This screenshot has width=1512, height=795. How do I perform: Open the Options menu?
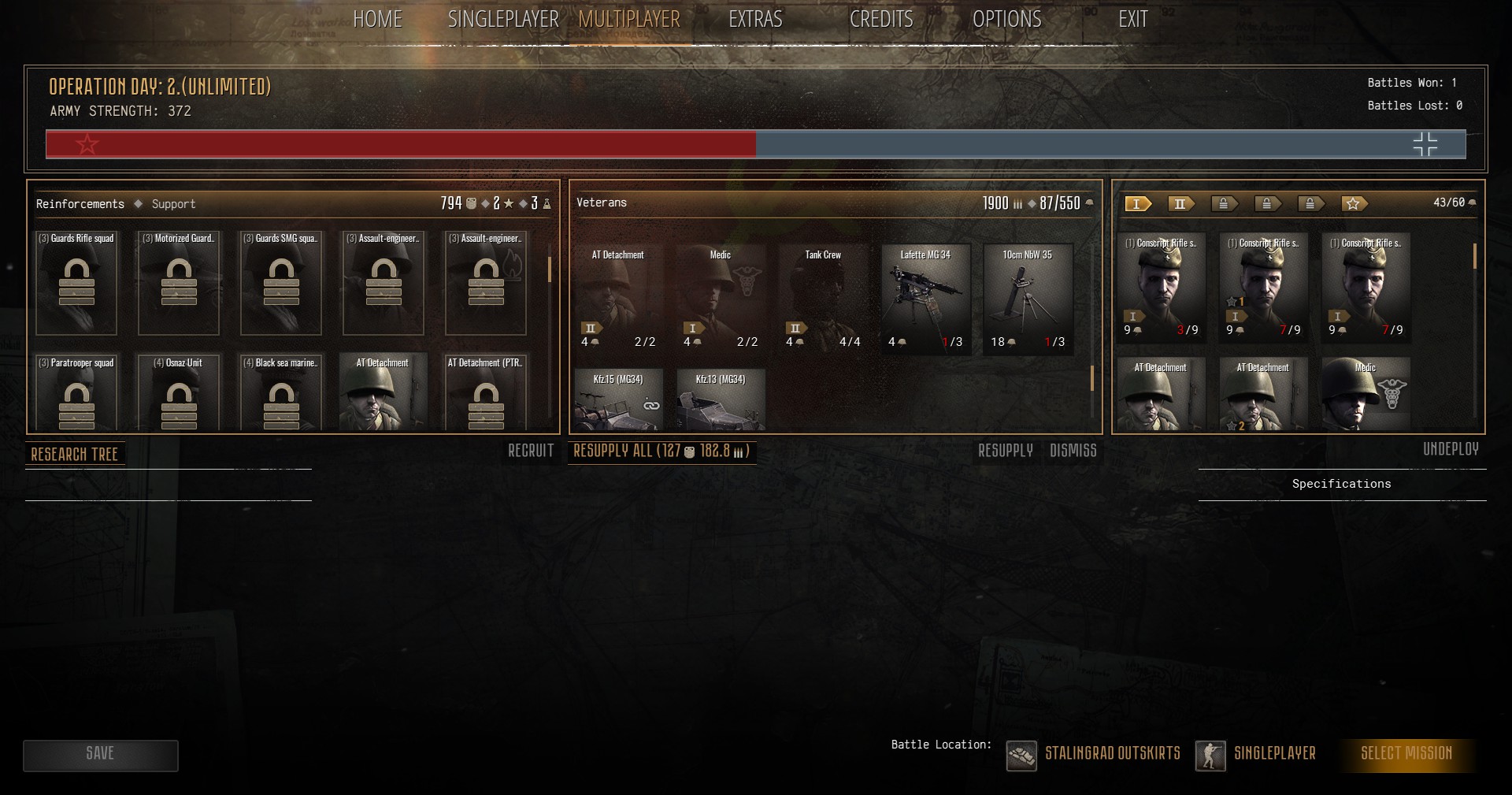click(1006, 19)
